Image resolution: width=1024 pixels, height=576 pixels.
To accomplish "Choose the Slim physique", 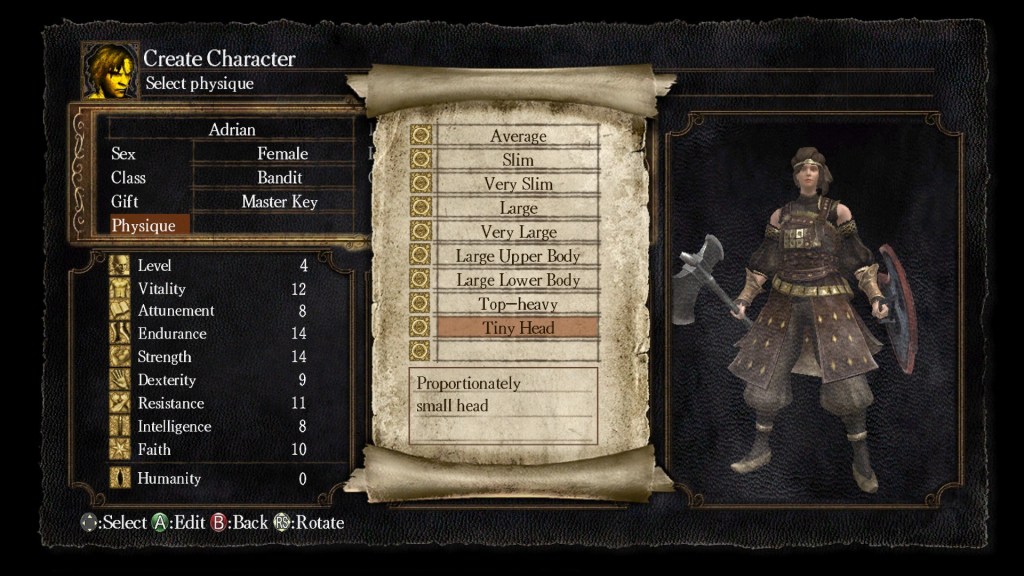I will tap(518, 160).
